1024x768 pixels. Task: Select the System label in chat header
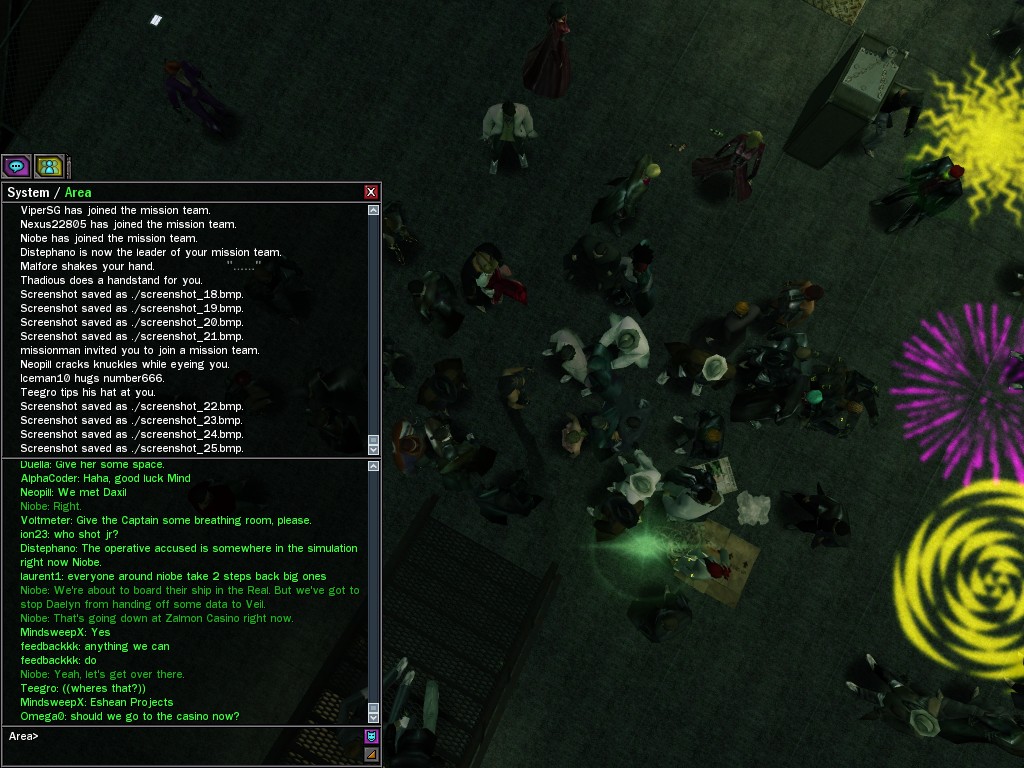coord(28,192)
